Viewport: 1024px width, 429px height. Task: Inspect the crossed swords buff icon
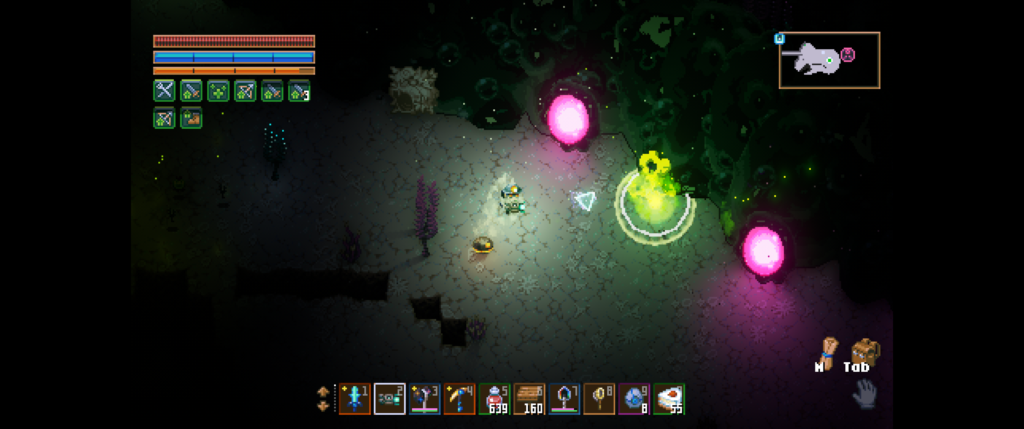[x=164, y=91]
